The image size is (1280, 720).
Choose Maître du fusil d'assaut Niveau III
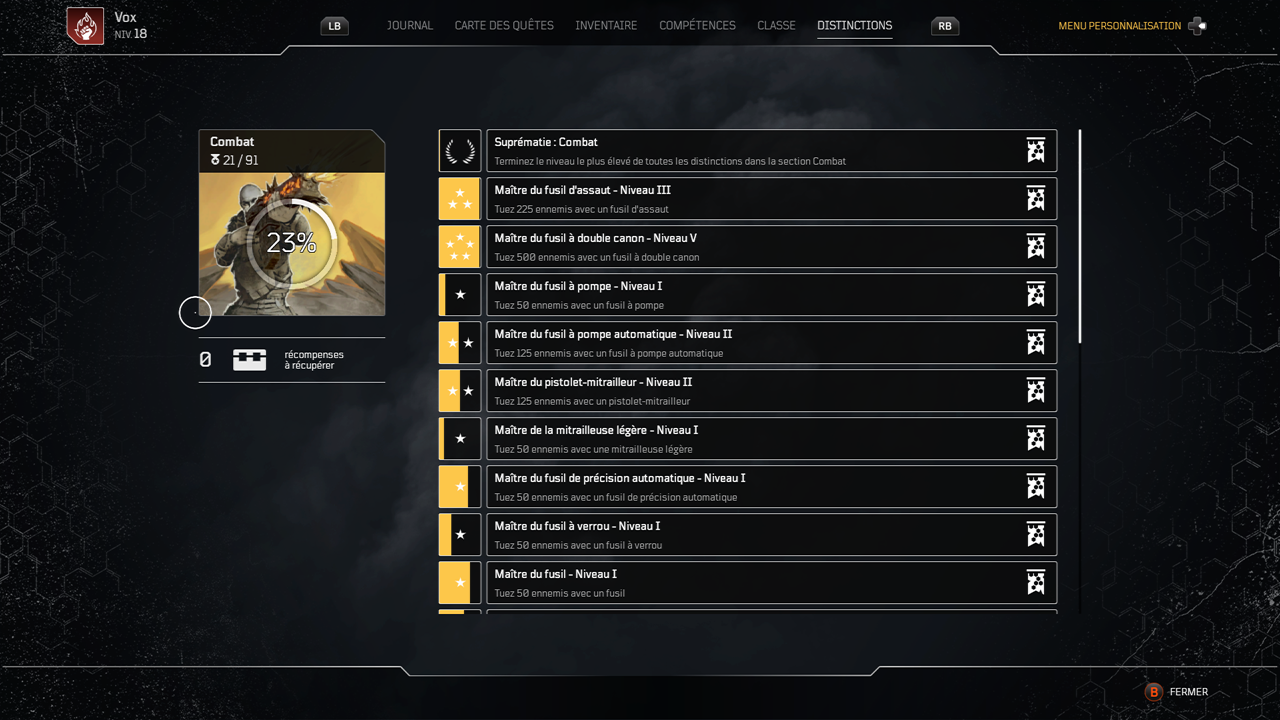pyautogui.click(x=771, y=199)
